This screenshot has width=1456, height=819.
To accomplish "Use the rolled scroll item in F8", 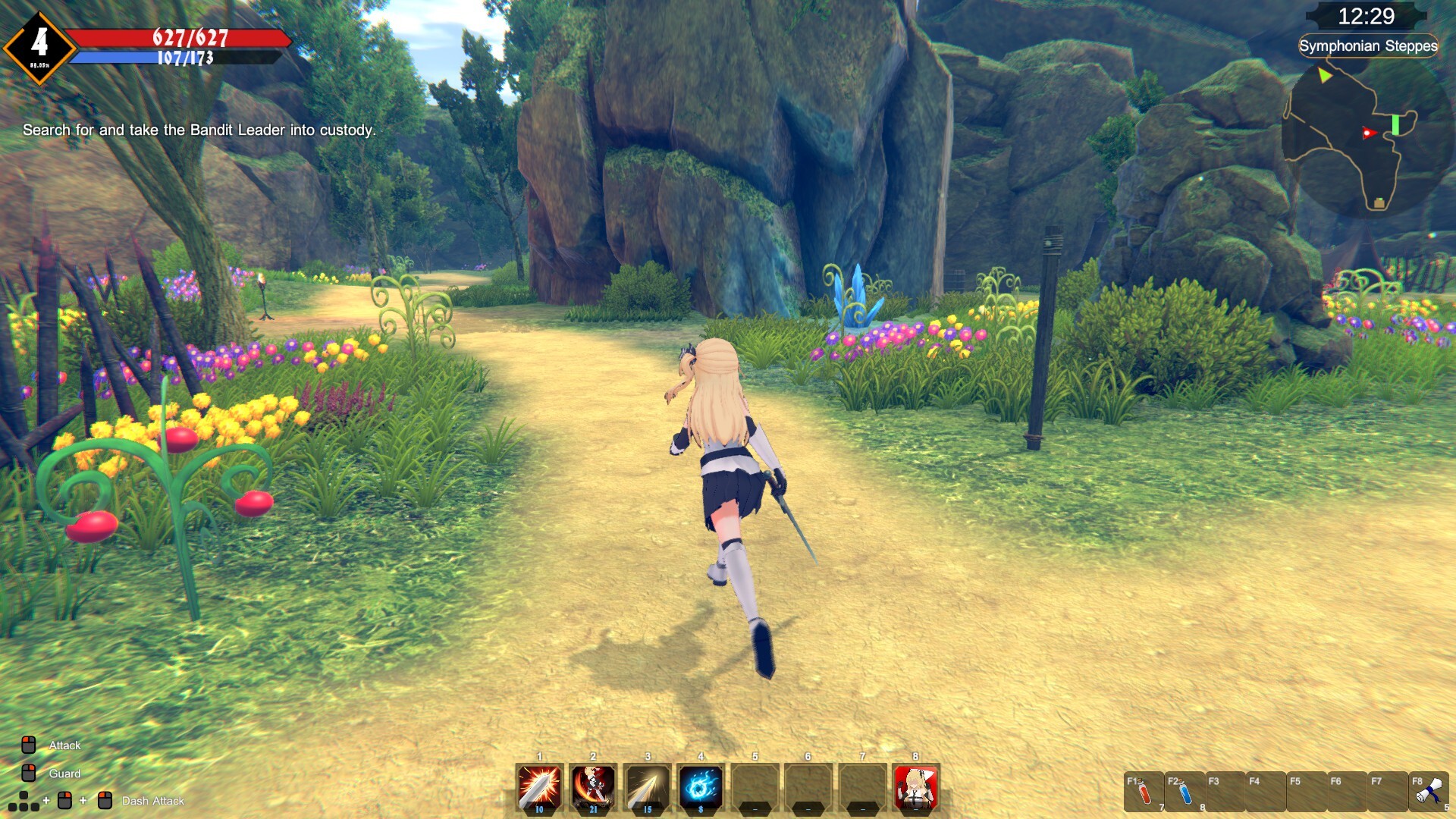I will point(1429,792).
